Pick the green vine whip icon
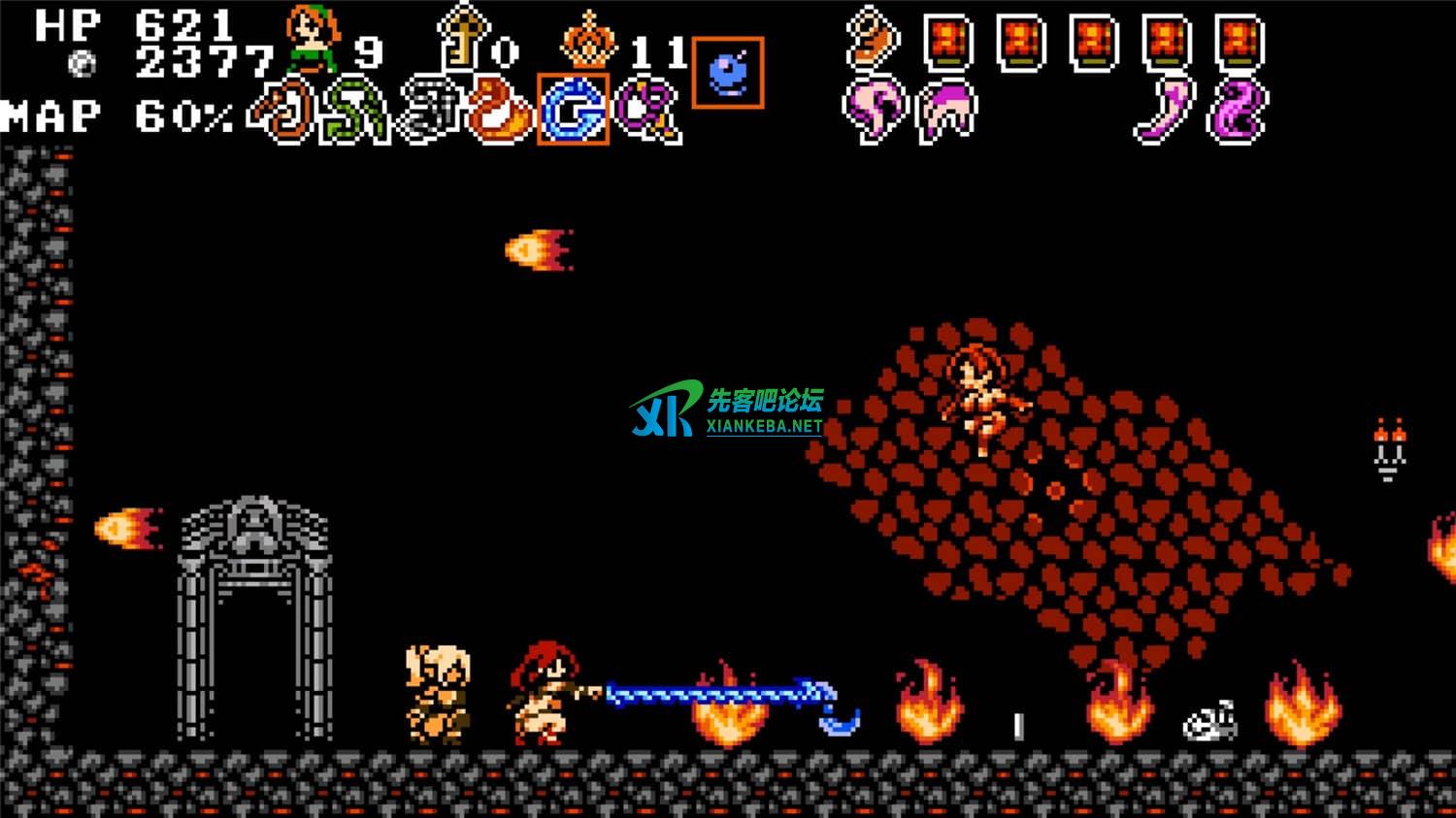Screen dimensions: 1456x818 [x=356, y=111]
